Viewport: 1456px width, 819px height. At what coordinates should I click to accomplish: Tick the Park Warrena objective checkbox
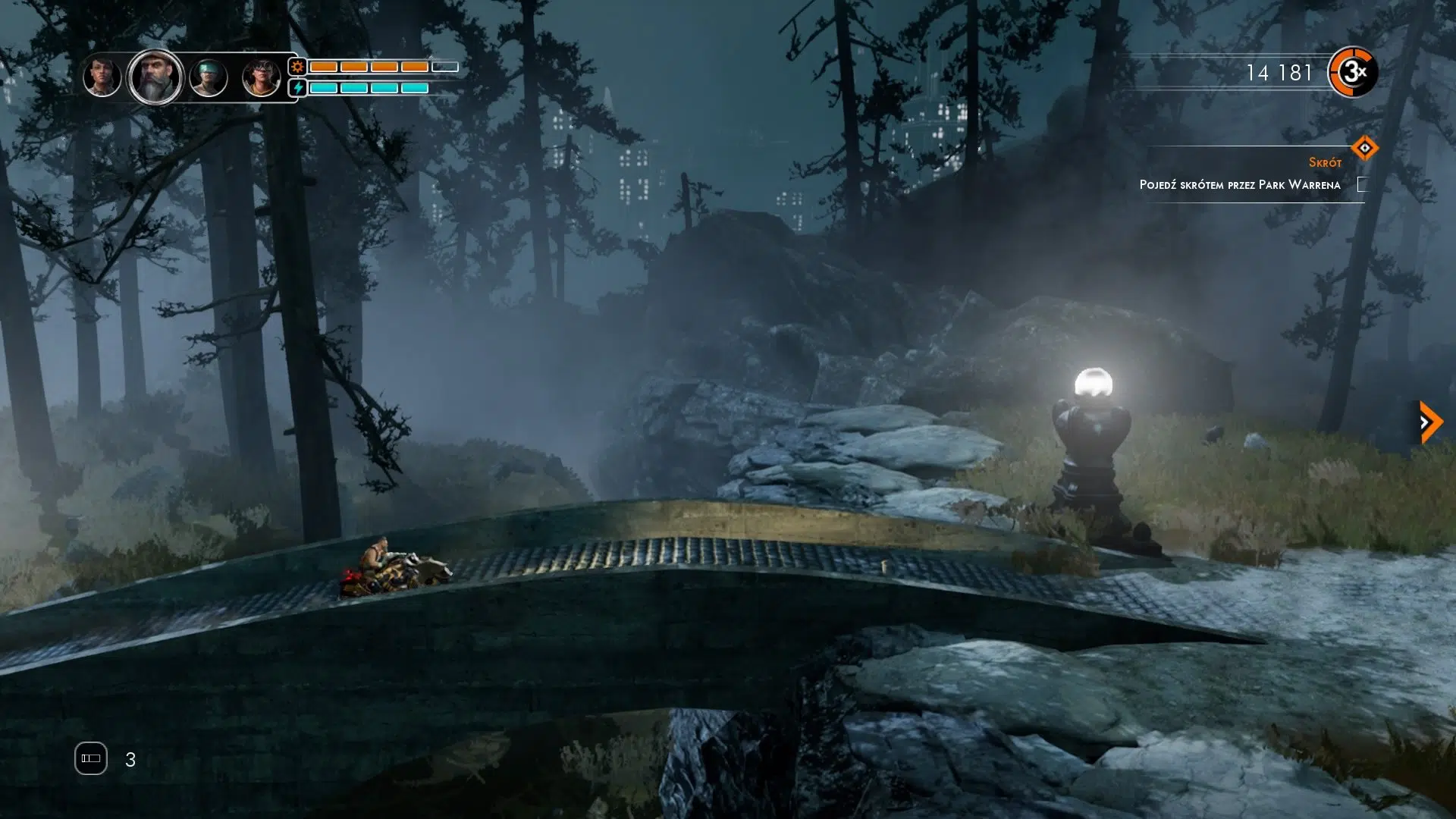(x=1362, y=184)
